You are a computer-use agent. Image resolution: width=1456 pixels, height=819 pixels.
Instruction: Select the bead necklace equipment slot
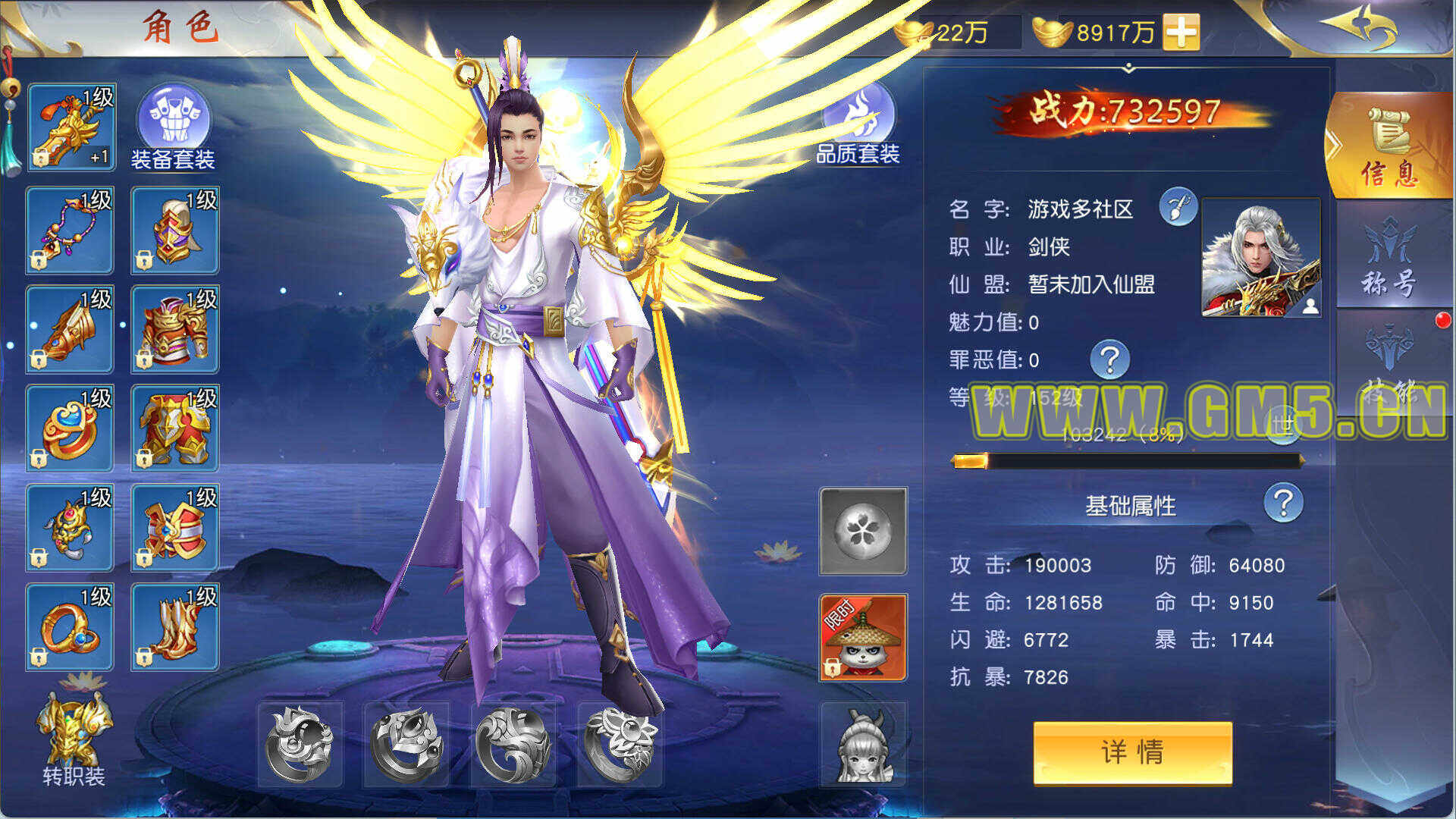[70, 230]
